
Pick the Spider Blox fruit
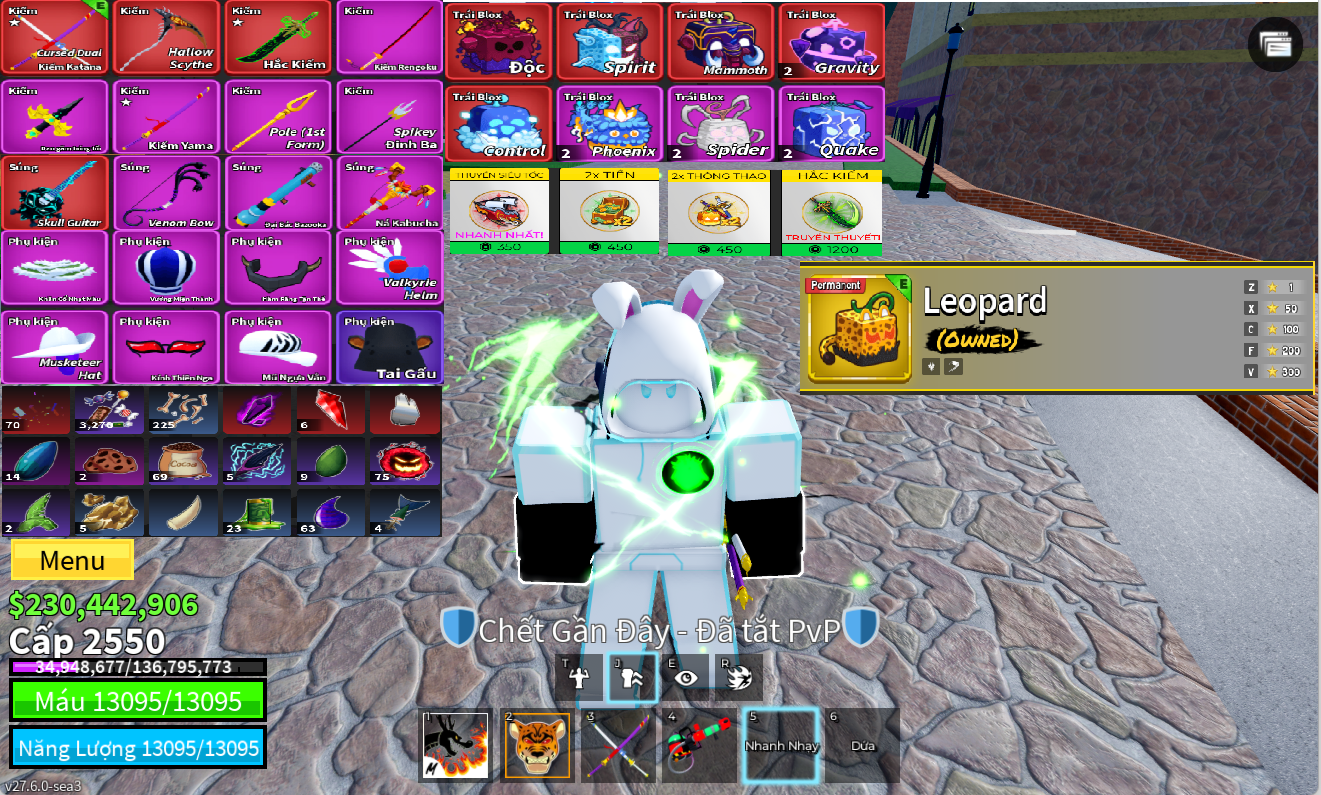click(720, 123)
